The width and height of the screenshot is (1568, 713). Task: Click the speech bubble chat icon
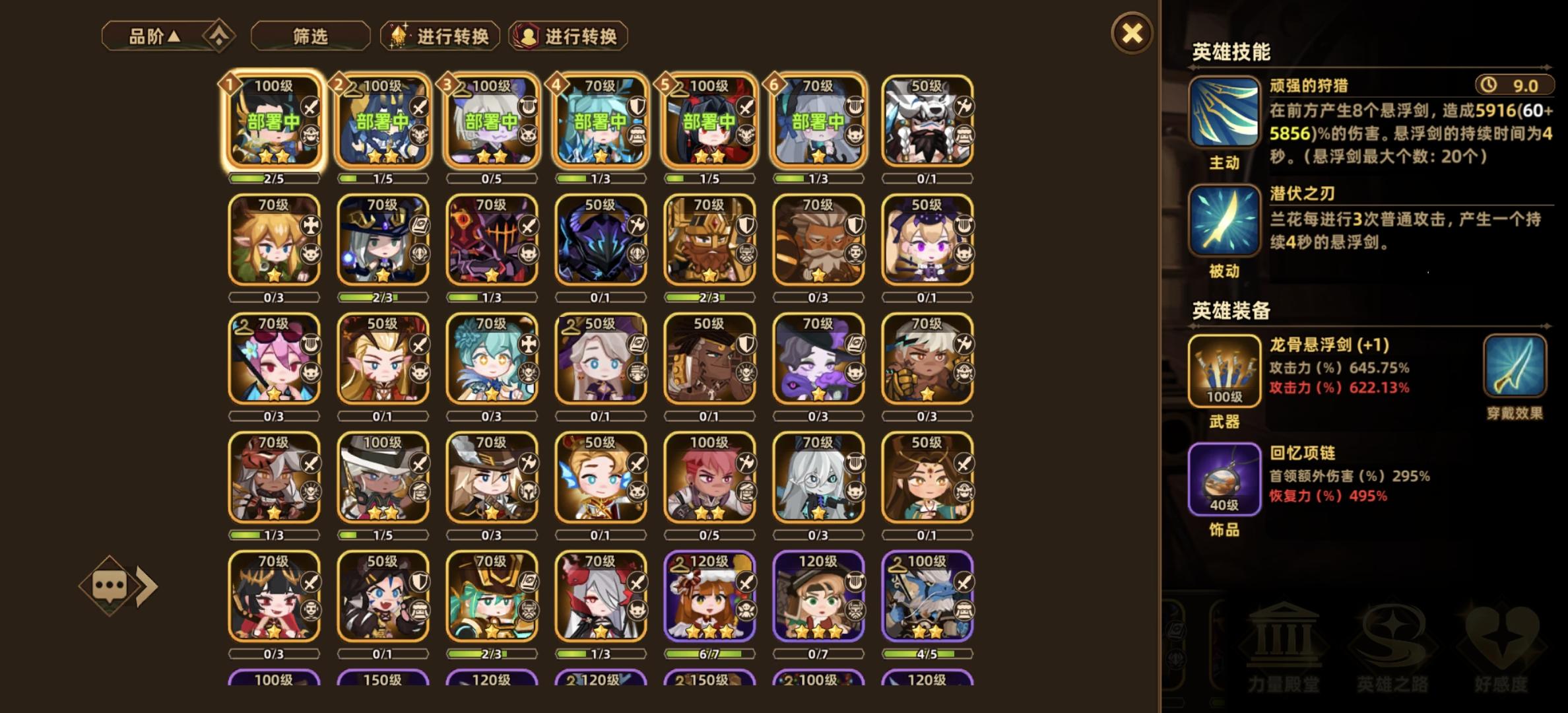point(109,584)
